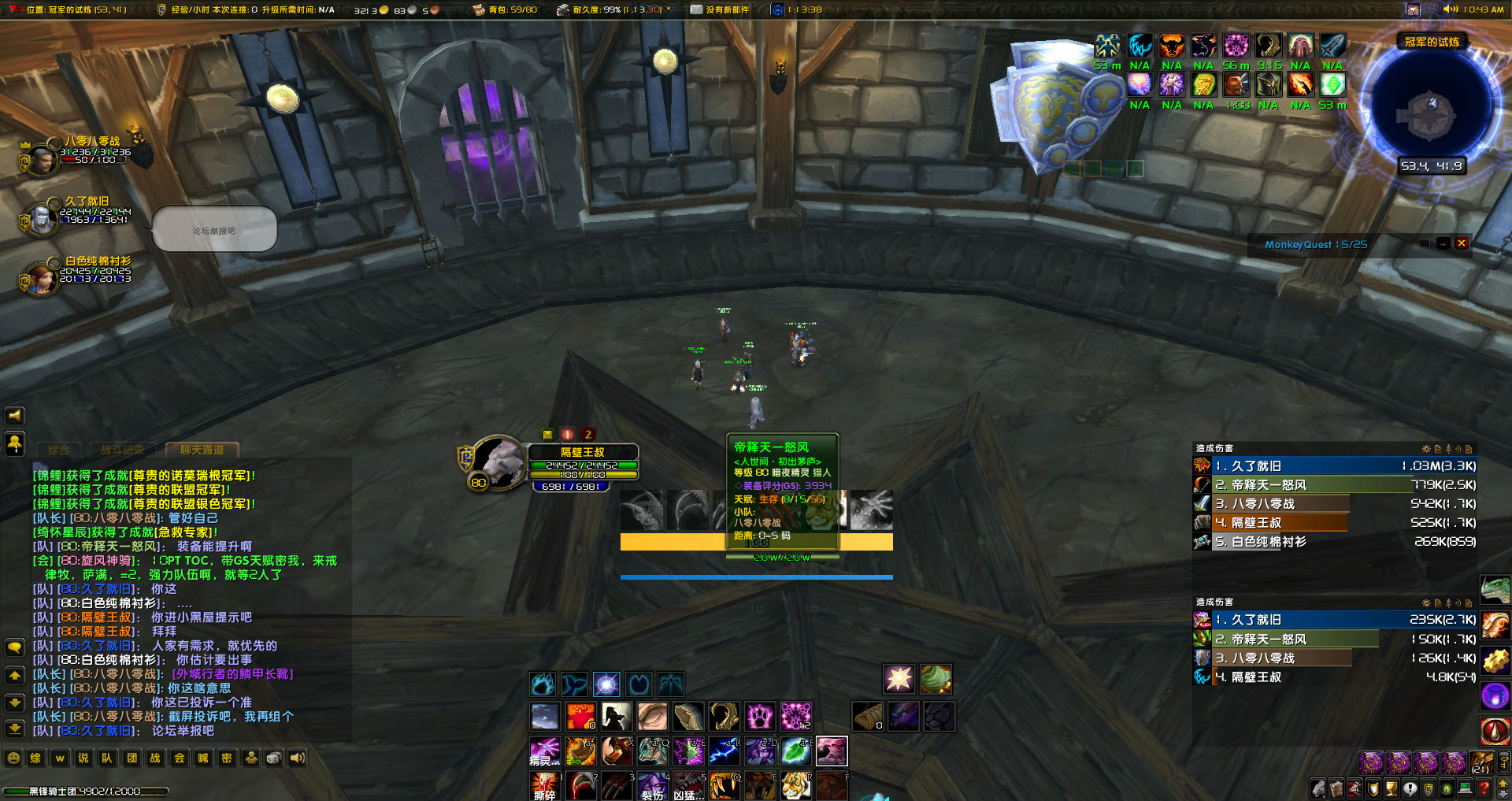Click the 团 raid chat button
The image size is (1512, 801).
[132, 758]
